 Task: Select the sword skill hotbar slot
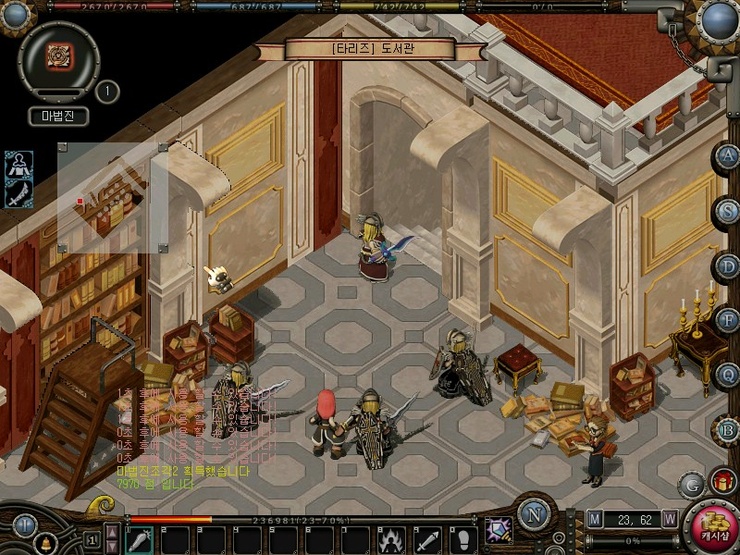[x=427, y=539]
